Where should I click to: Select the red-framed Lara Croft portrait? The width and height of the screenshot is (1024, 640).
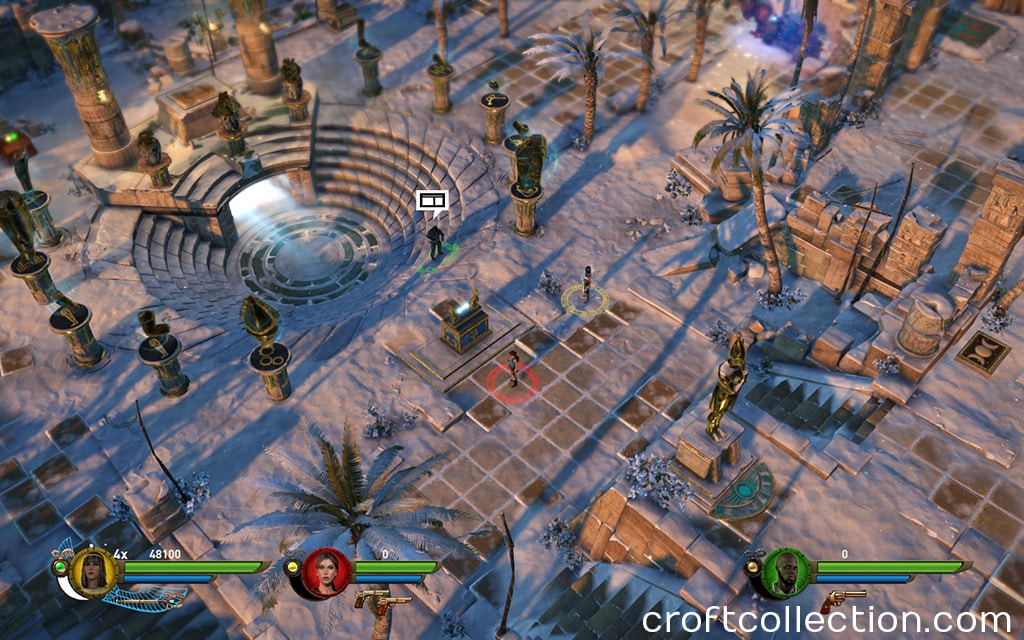327,572
